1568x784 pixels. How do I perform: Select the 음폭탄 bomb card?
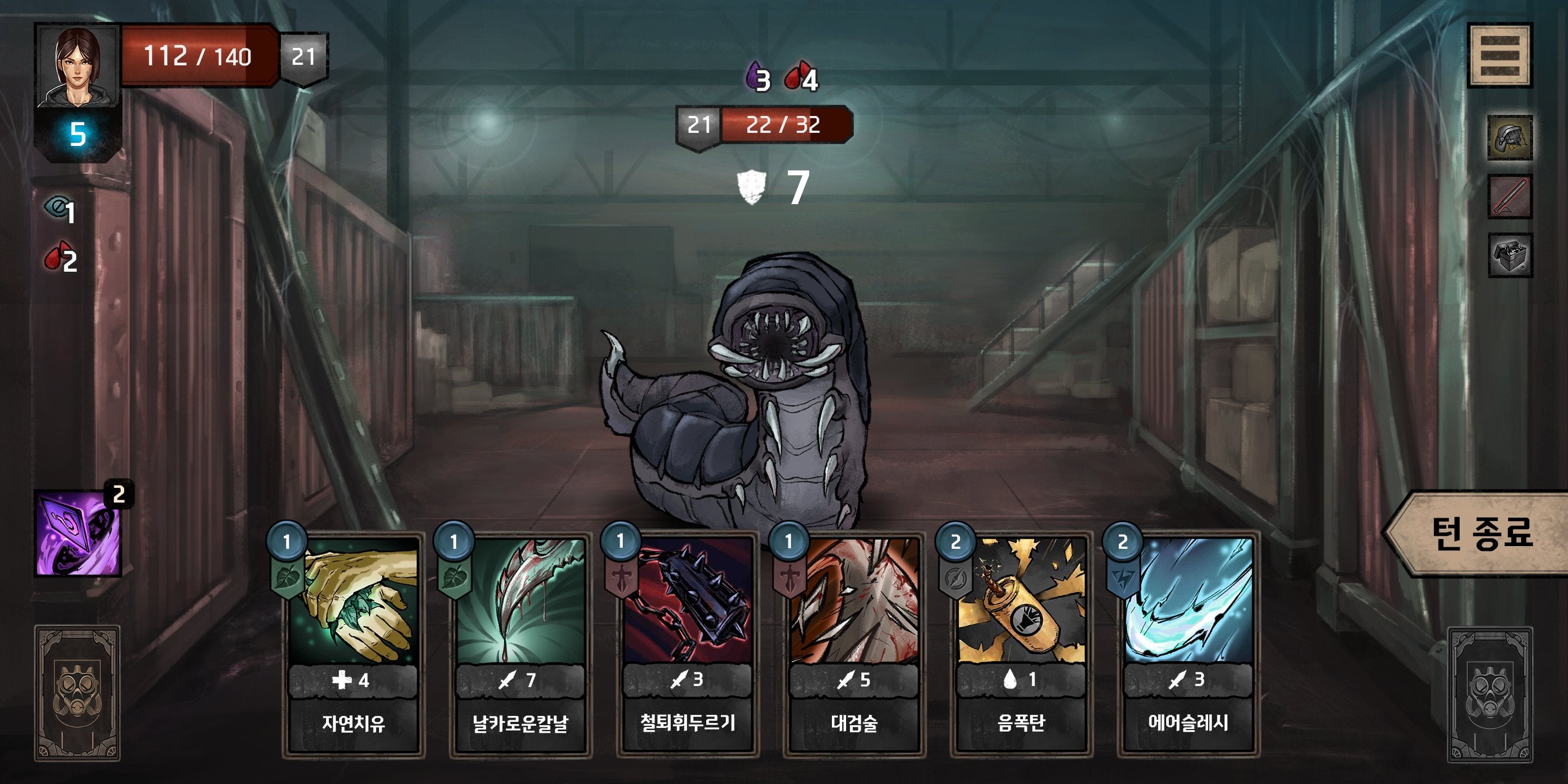click(x=1021, y=645)
